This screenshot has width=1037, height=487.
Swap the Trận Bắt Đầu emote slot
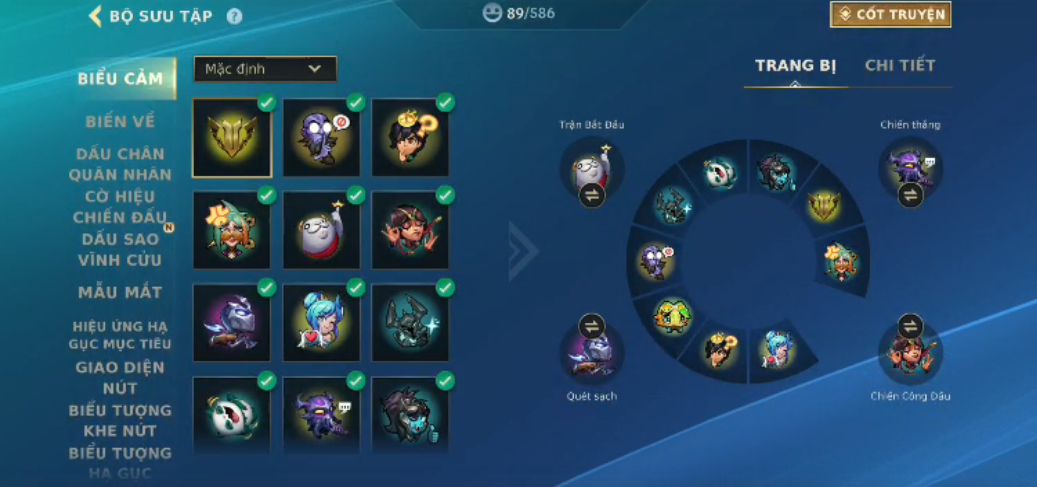tap(592, 195)
